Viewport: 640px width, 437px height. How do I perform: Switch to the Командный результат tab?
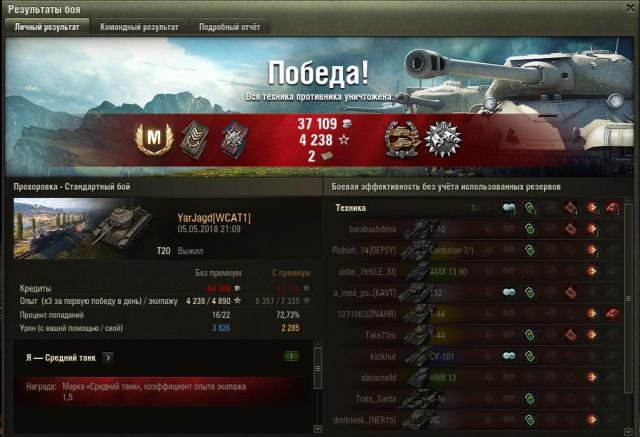point(139,27)
